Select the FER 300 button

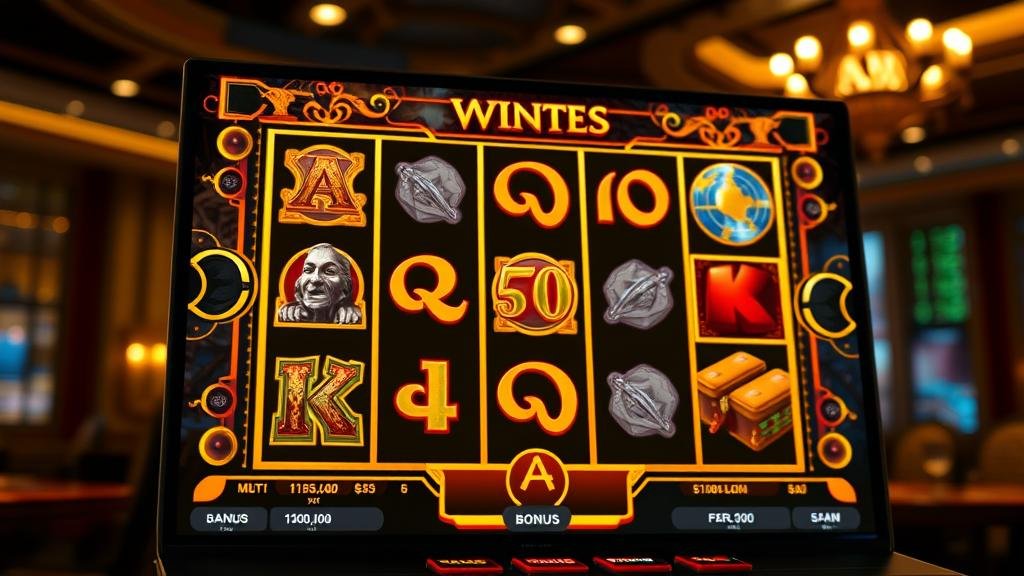[729, 517]
